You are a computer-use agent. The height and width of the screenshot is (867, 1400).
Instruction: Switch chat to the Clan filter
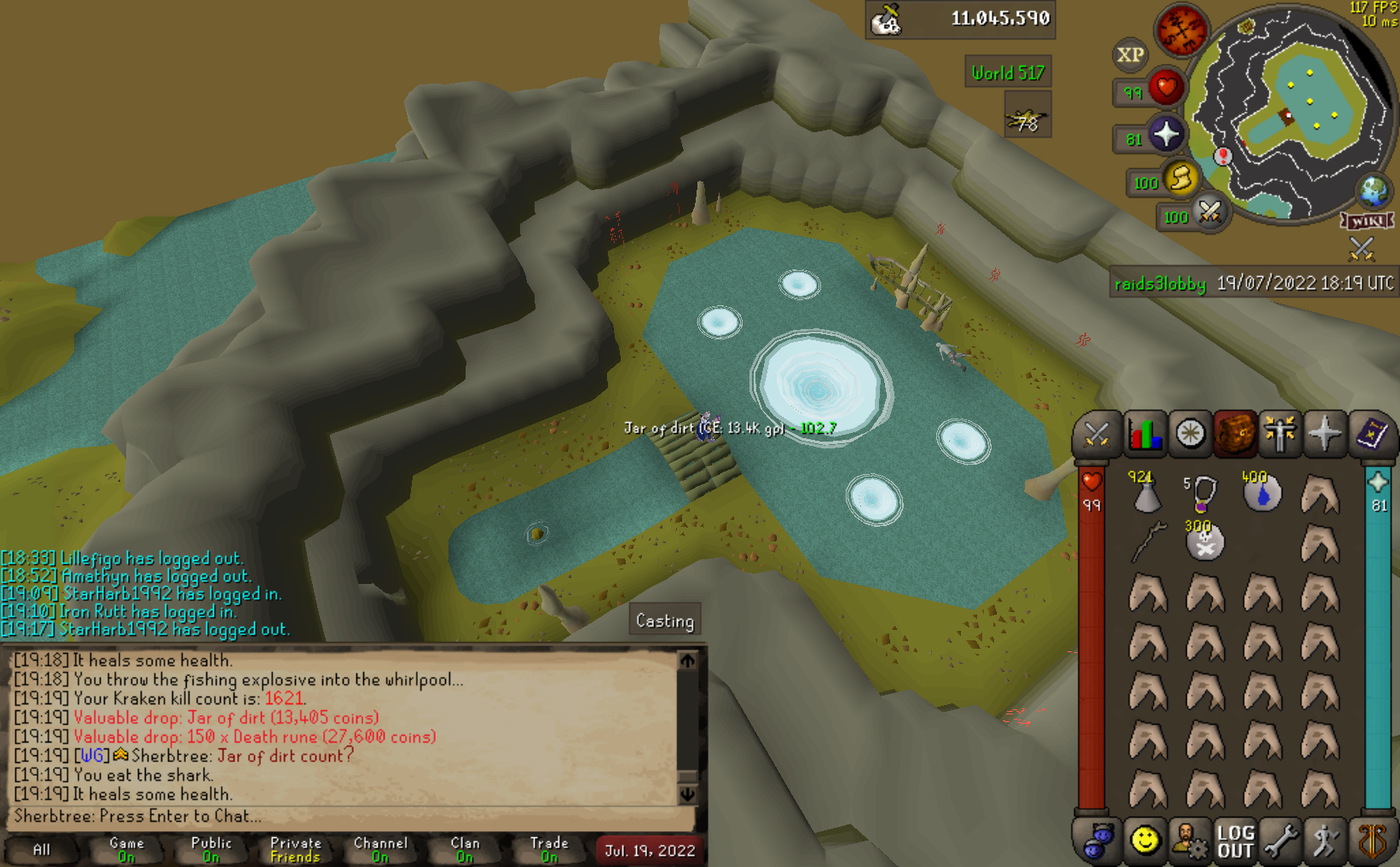[x=465, y=850]
